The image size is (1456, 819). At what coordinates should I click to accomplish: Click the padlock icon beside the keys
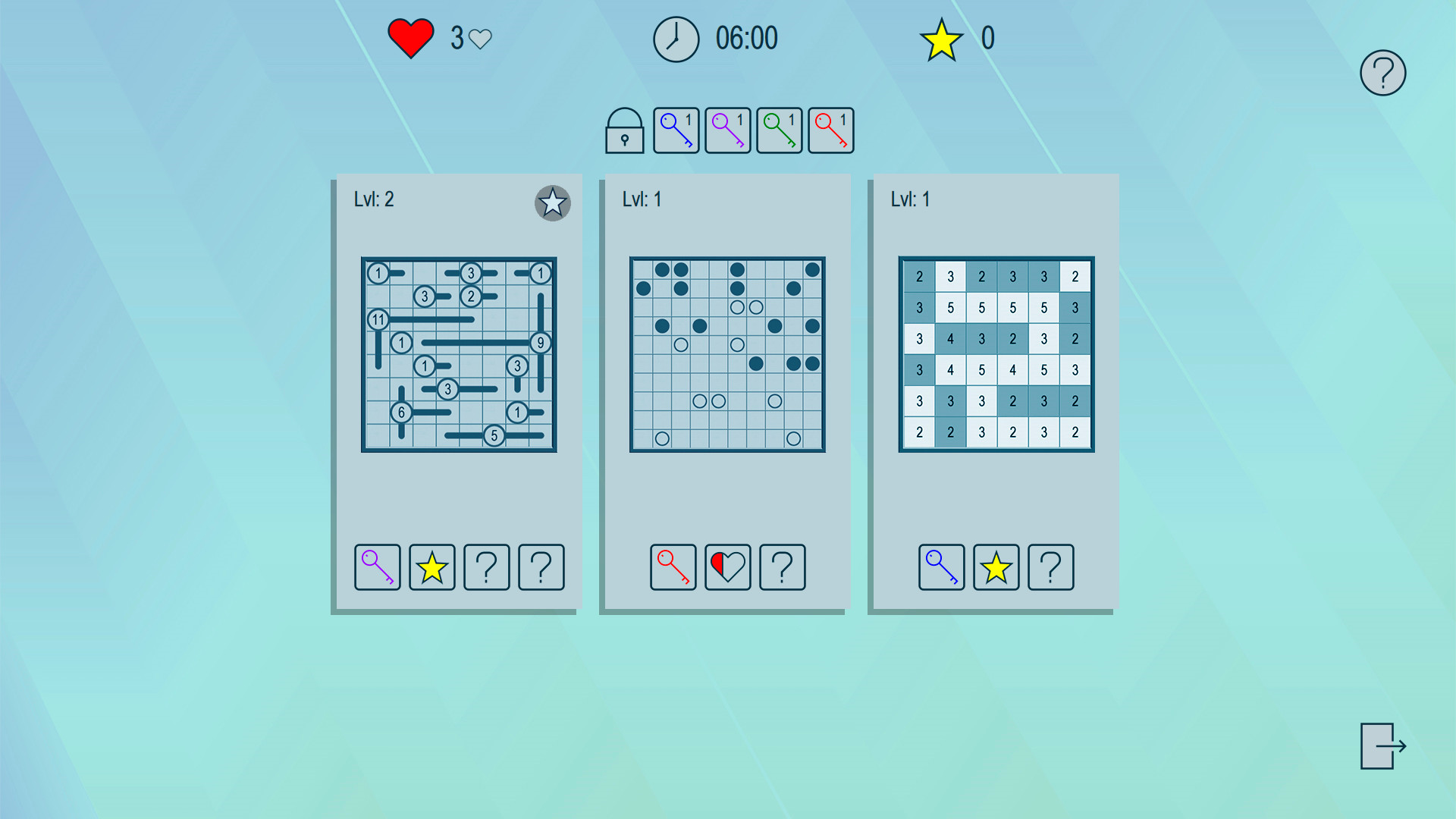pos(624,133)
